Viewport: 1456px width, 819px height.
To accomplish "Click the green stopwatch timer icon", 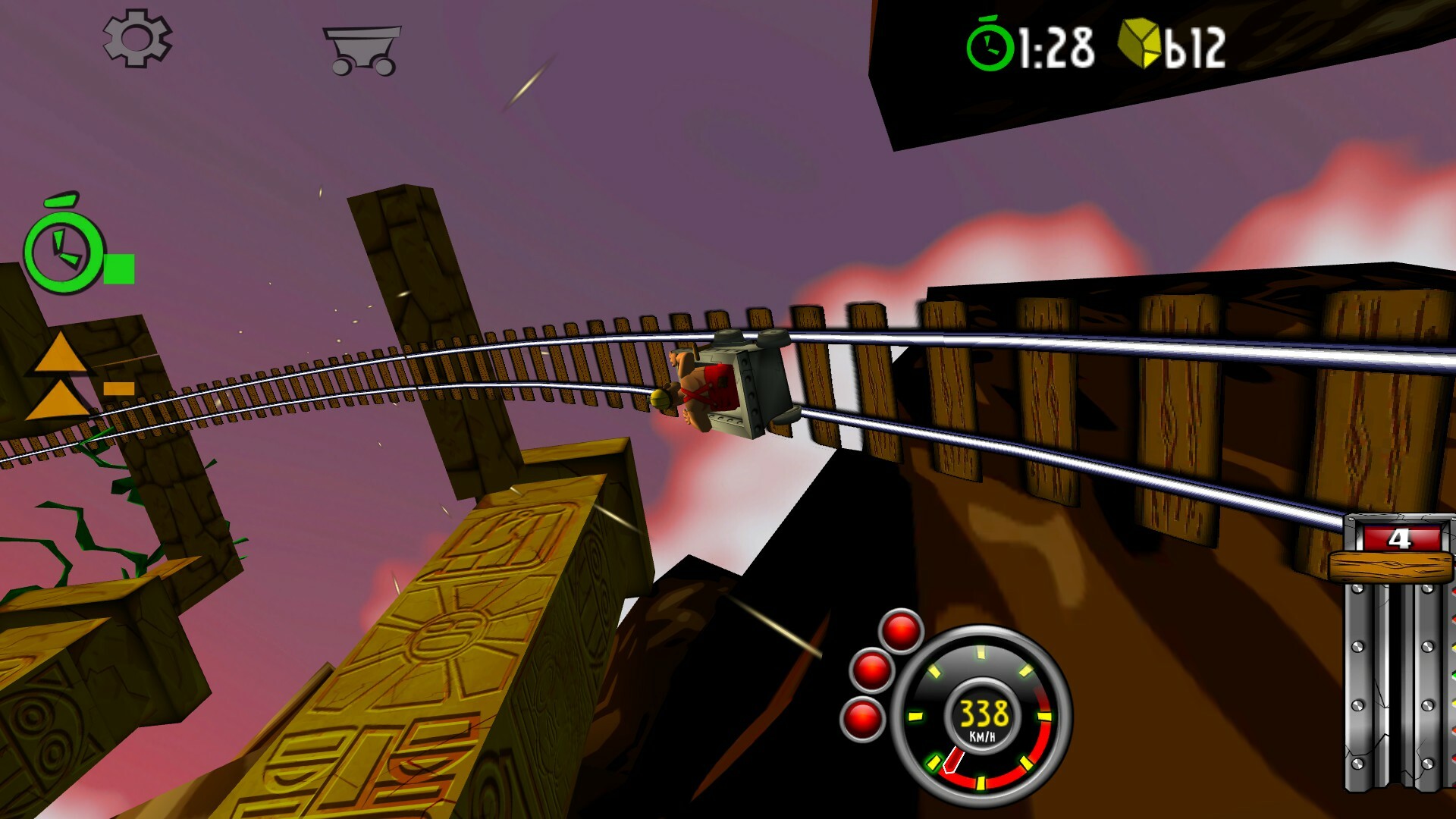I will click(x=992, y=46).
